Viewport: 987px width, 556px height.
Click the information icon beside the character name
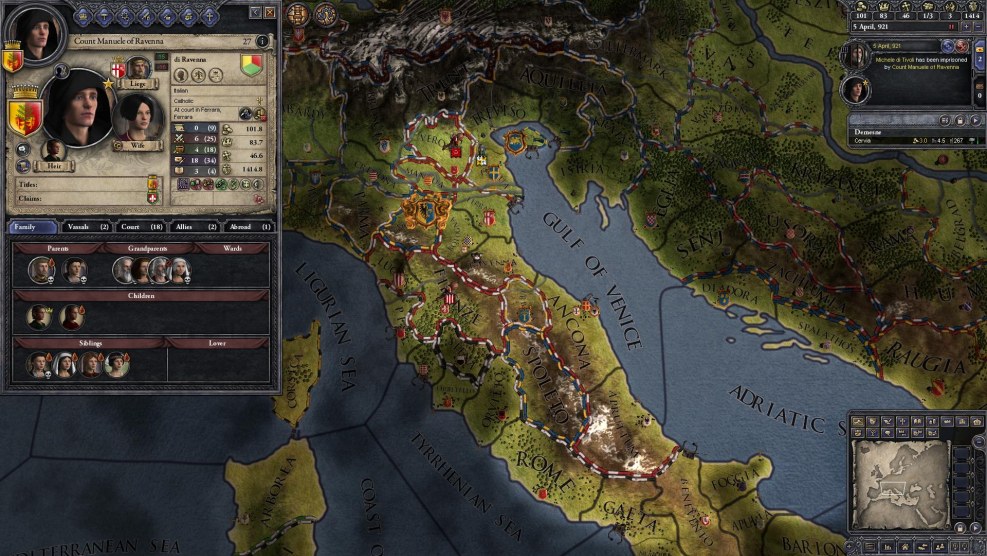click(x=262, y=42)
